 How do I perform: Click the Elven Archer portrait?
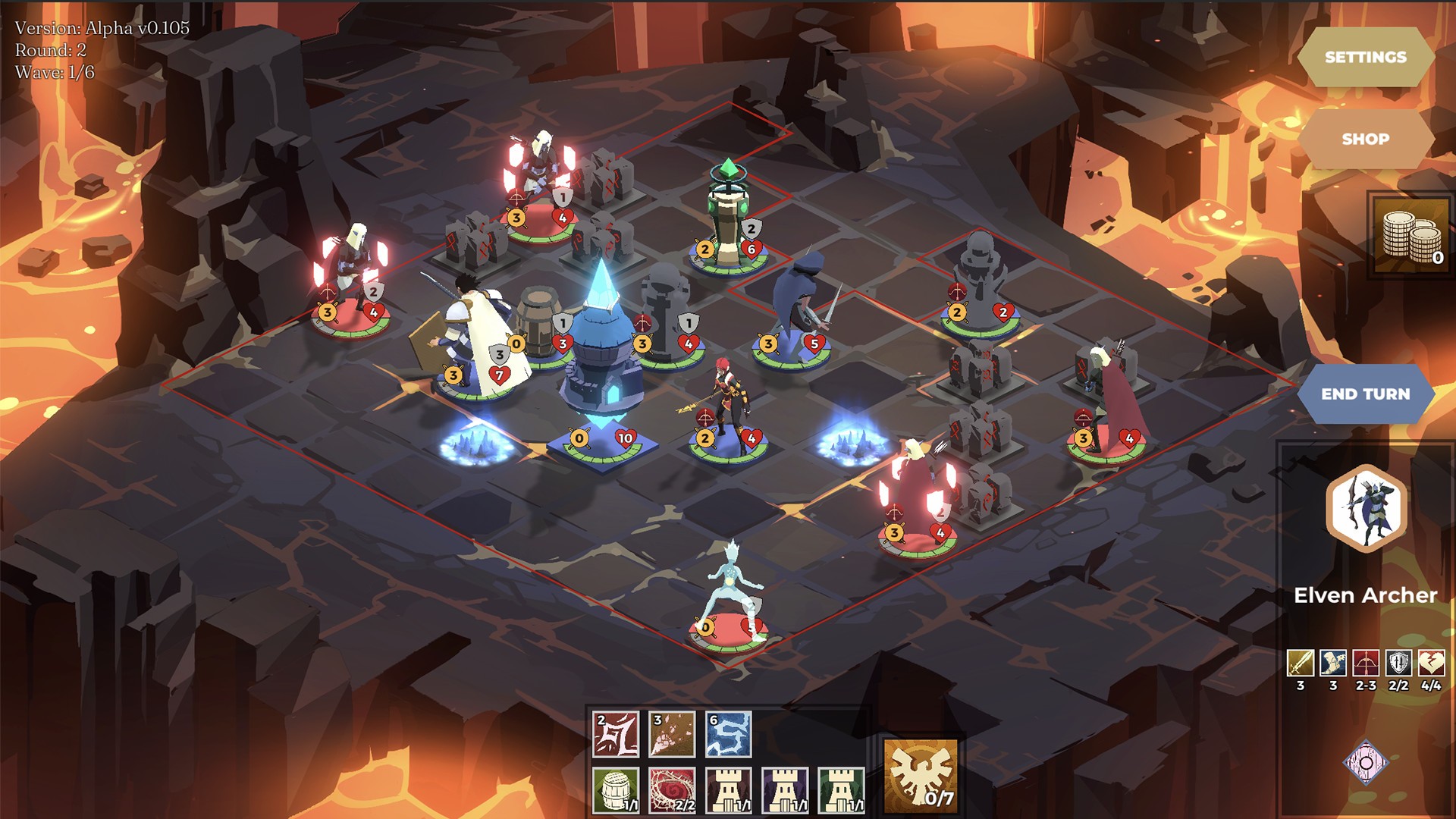click(1366, 509)
